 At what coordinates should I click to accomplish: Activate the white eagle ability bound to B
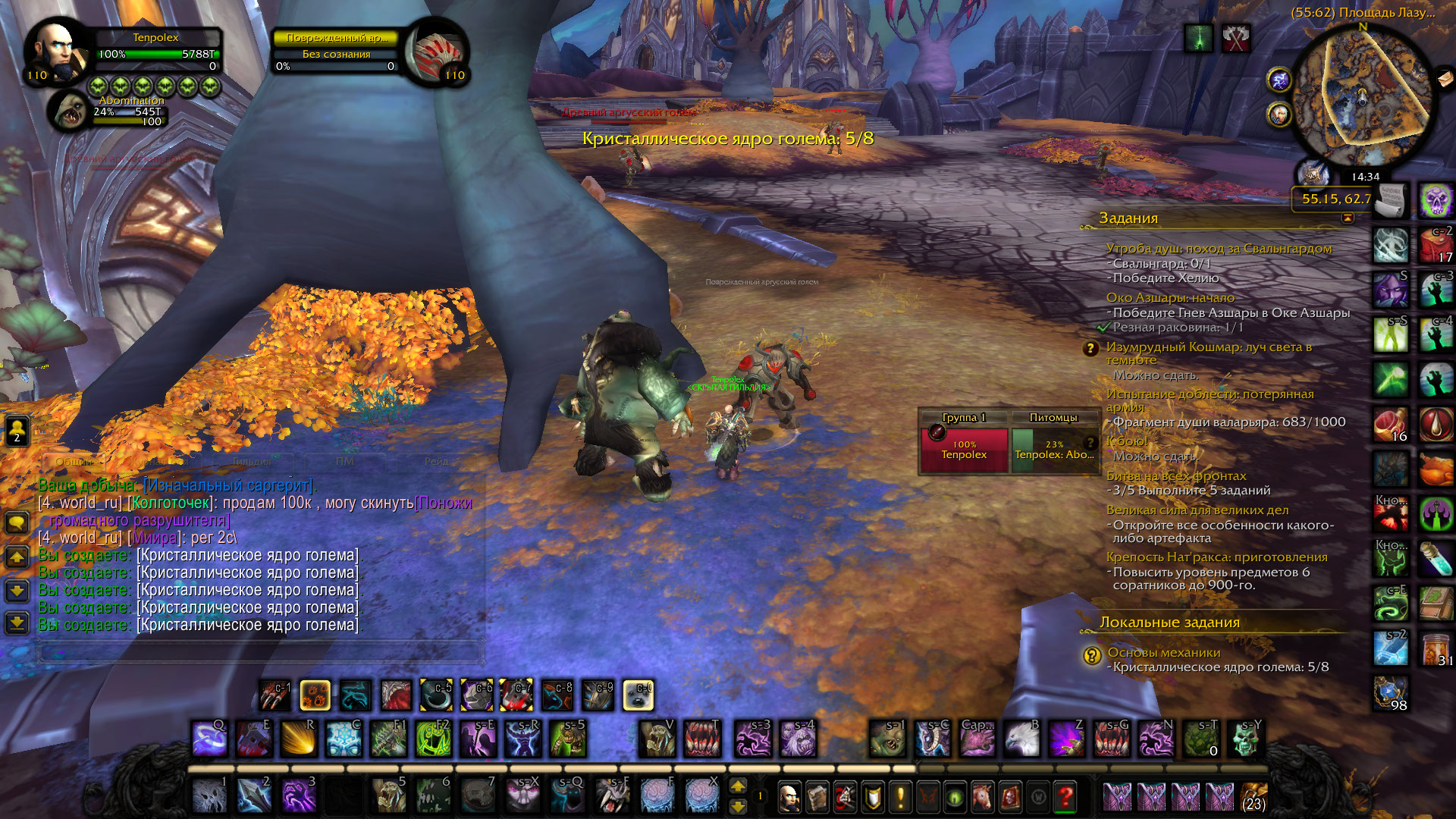pyautogui.click(x=1021, y=738)
